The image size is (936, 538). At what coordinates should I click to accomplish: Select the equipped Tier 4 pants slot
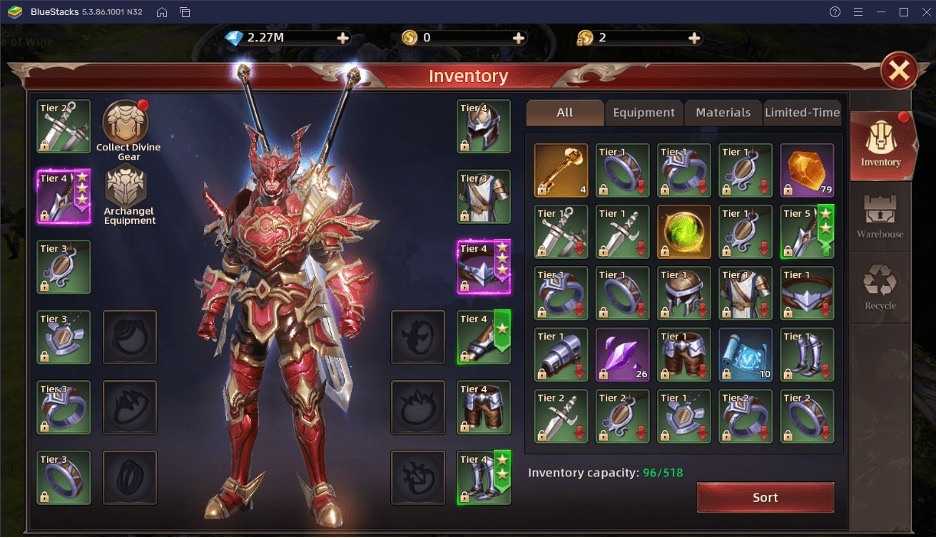[x=484, y=406]
